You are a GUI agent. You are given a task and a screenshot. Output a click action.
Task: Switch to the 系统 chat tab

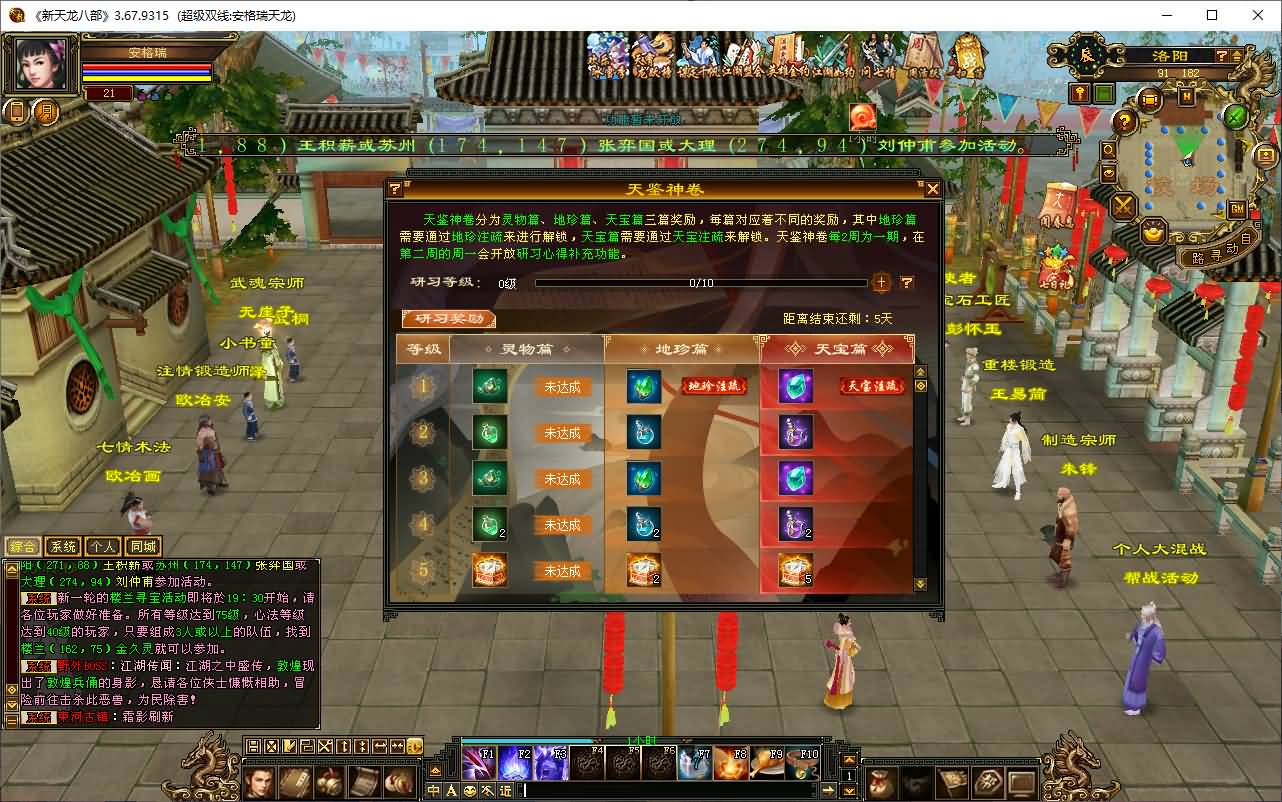[65, 546]
